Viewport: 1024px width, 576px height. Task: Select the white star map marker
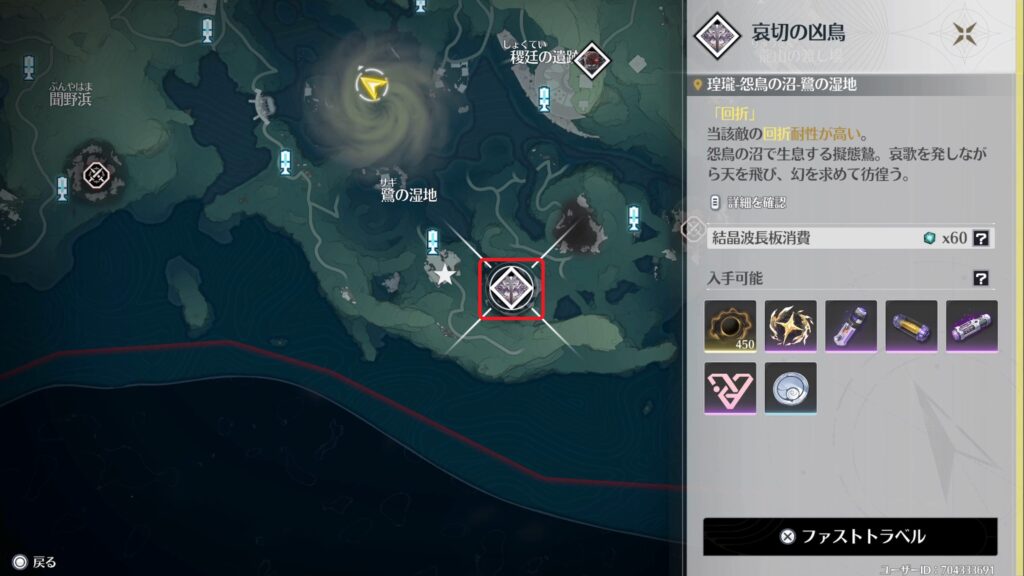(x=444, y=274)
